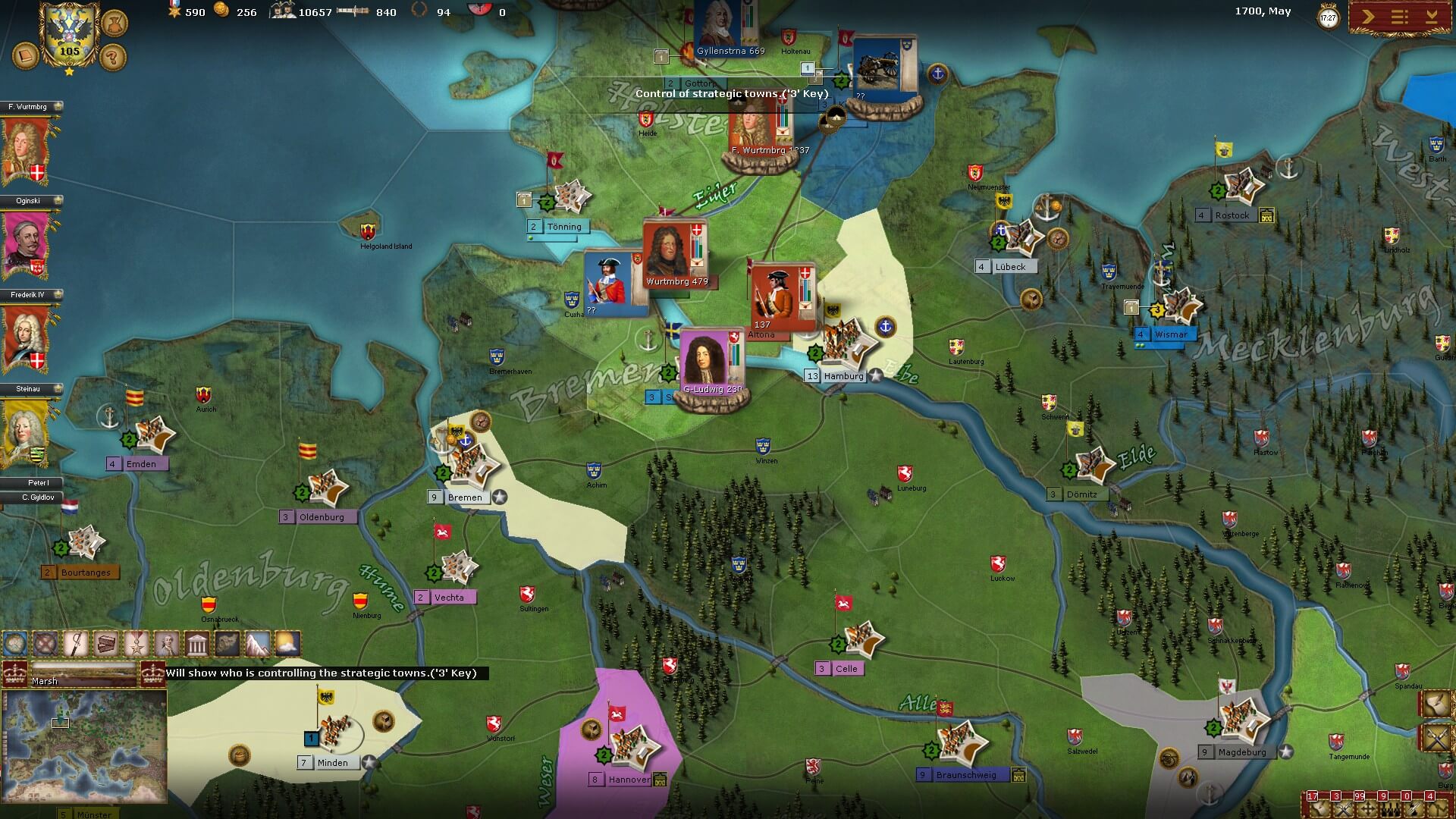Click the double-headed eagle faction shield

click(x=69, y=34)
